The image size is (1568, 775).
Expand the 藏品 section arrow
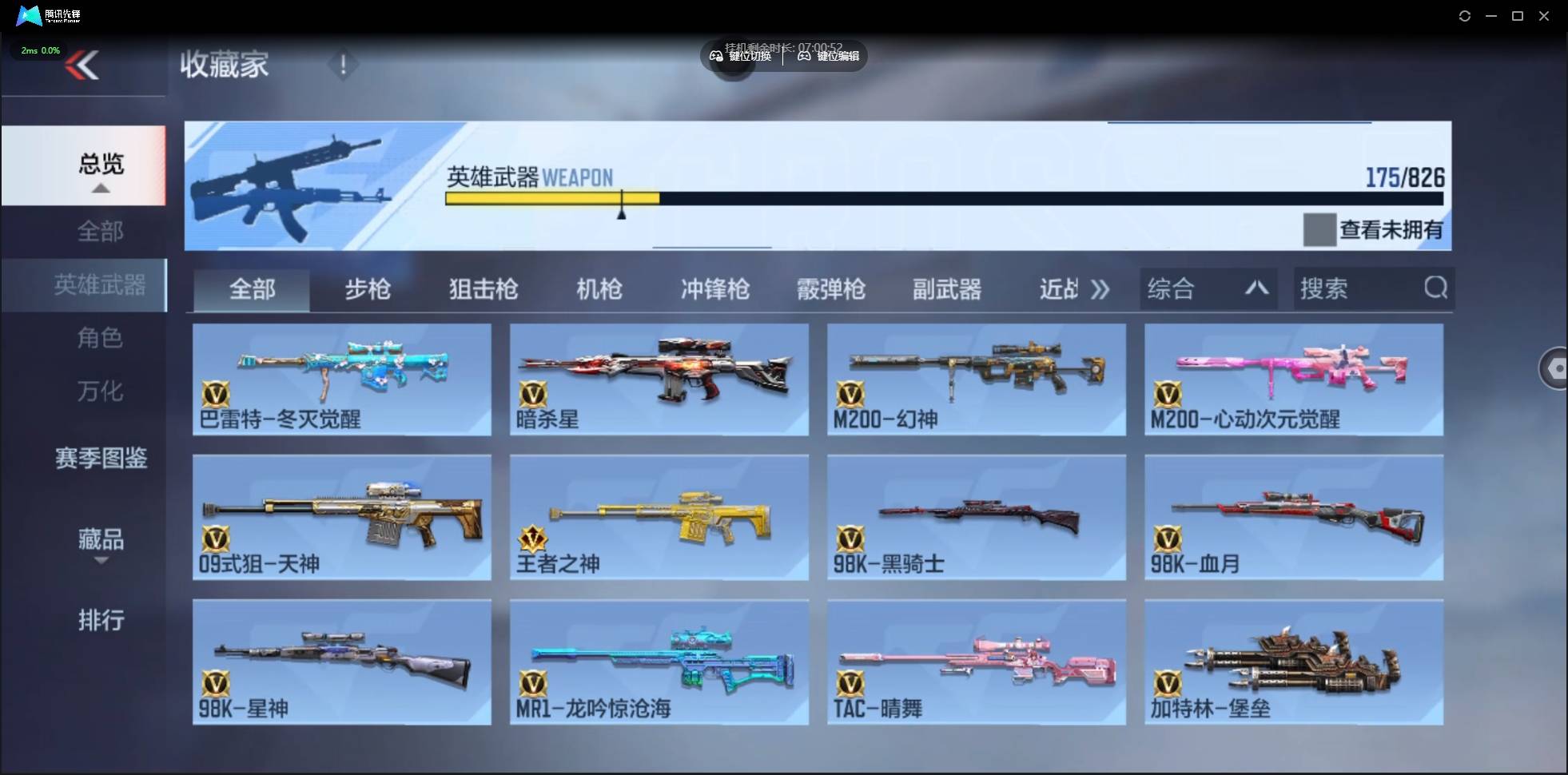(x=101, y=562)
